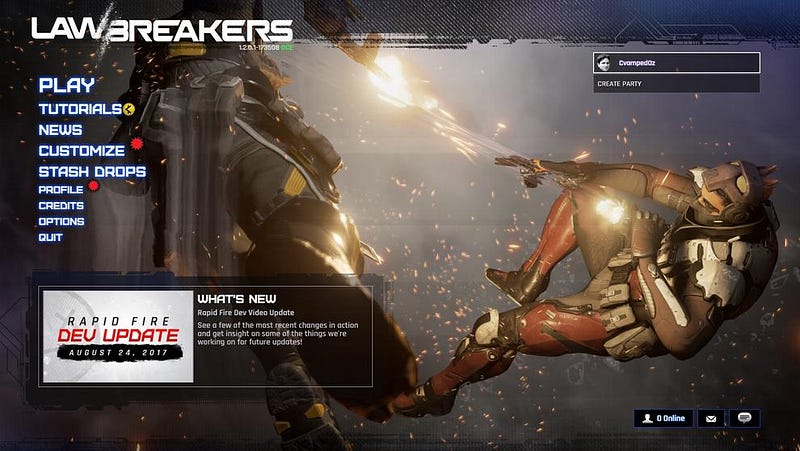Open the Play menu
The image size is (800, 451).
coord(66,86)
